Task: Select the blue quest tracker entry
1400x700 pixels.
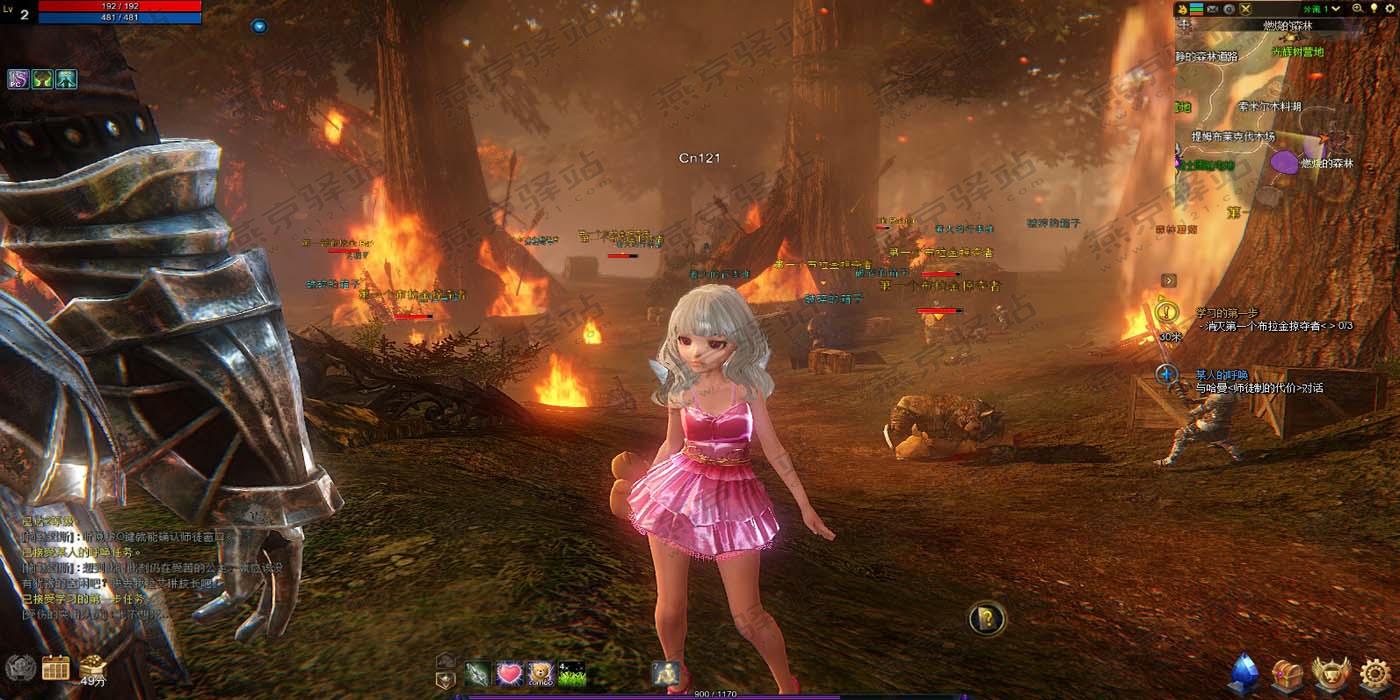Action: click(x=1166, y=375)
